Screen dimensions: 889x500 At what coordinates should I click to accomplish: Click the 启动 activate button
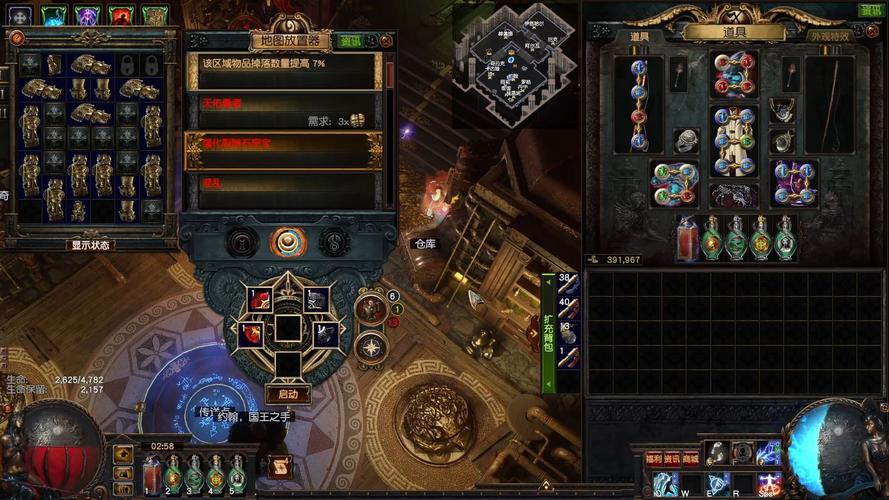288,394
